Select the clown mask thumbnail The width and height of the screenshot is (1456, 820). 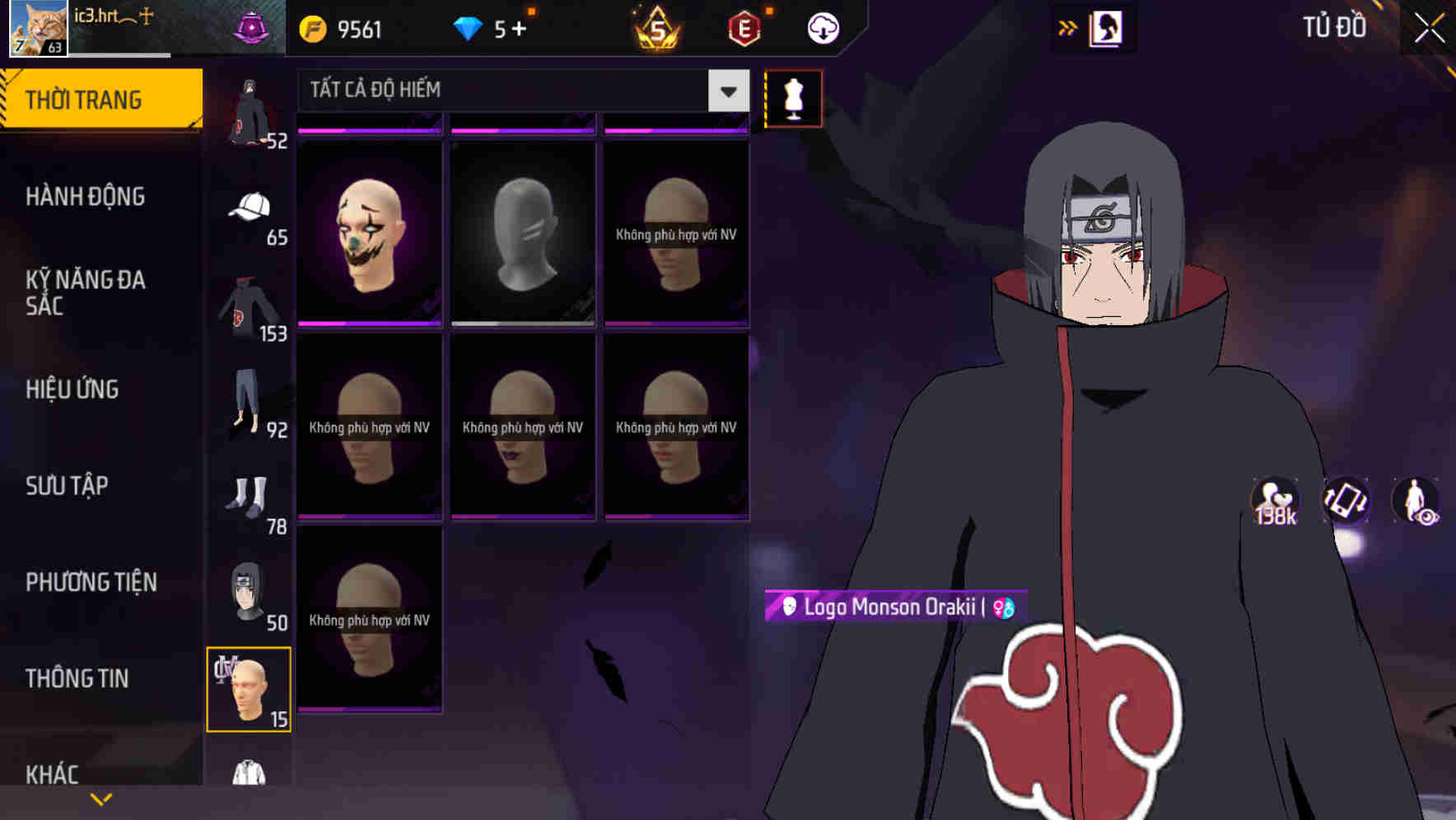(x=368, y=233)
